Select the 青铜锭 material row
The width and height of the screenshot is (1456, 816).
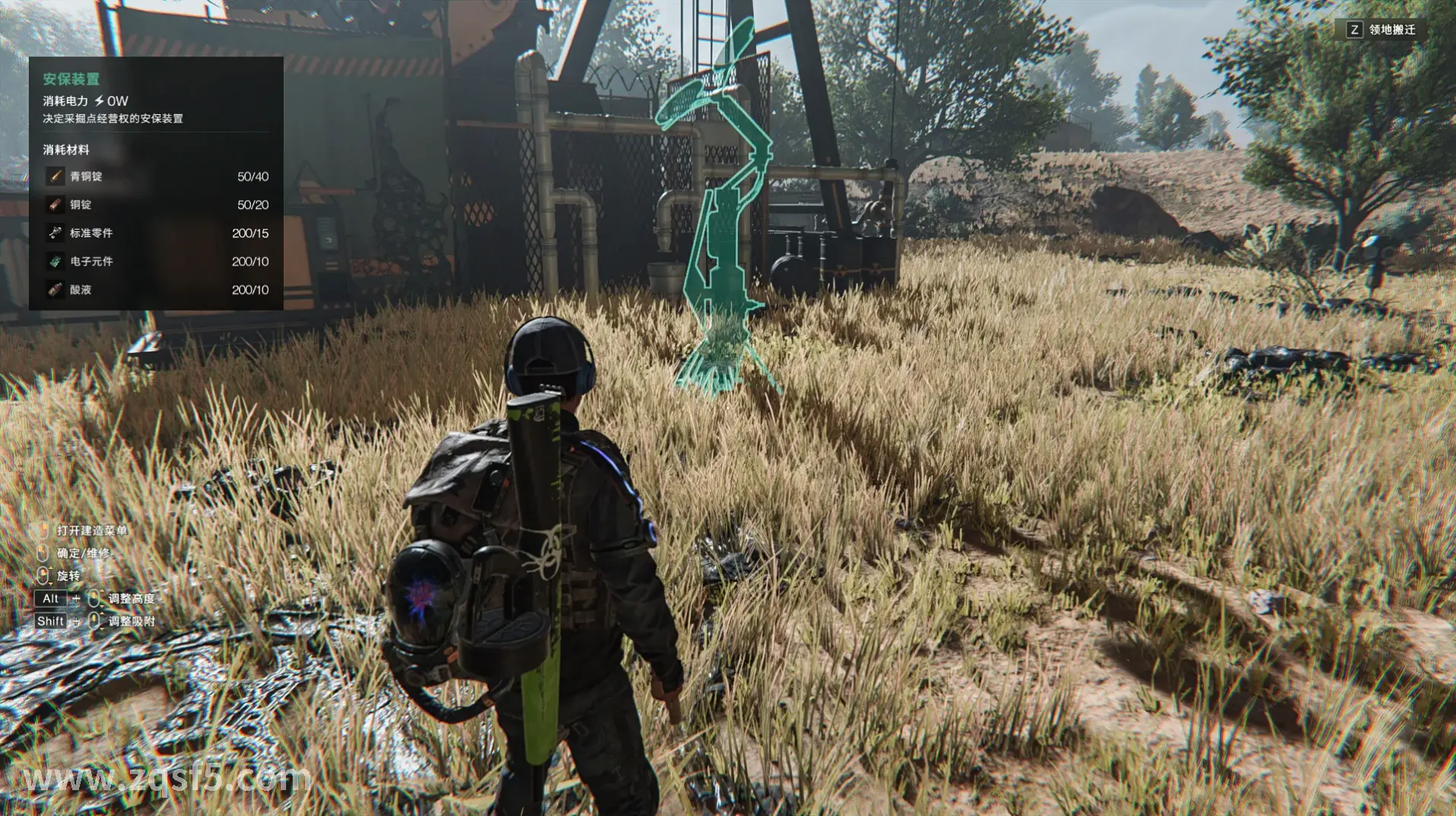pyautogui.click(x=156, y=176)
